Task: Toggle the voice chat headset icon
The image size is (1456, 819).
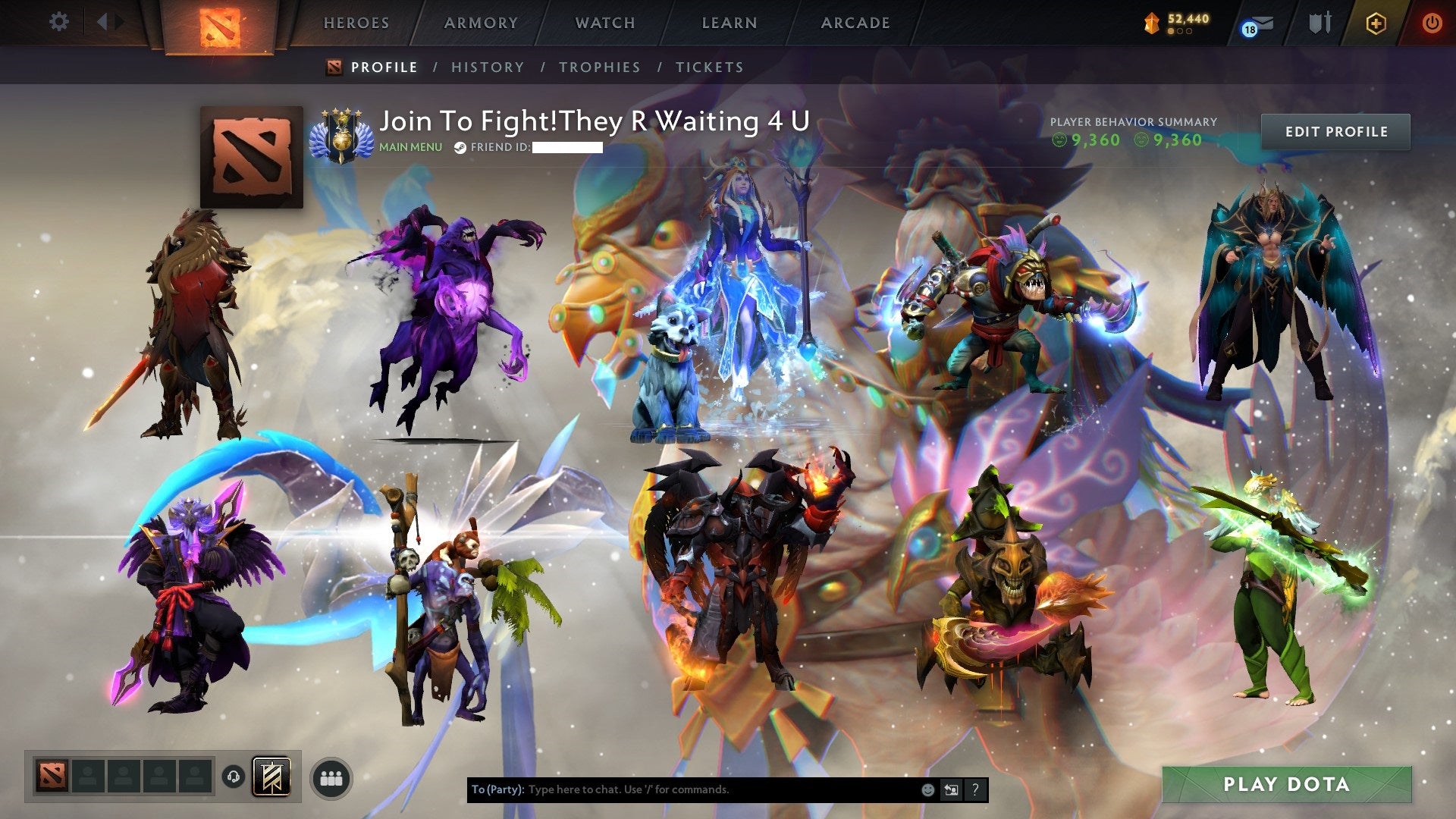Action: coord(234,777)
